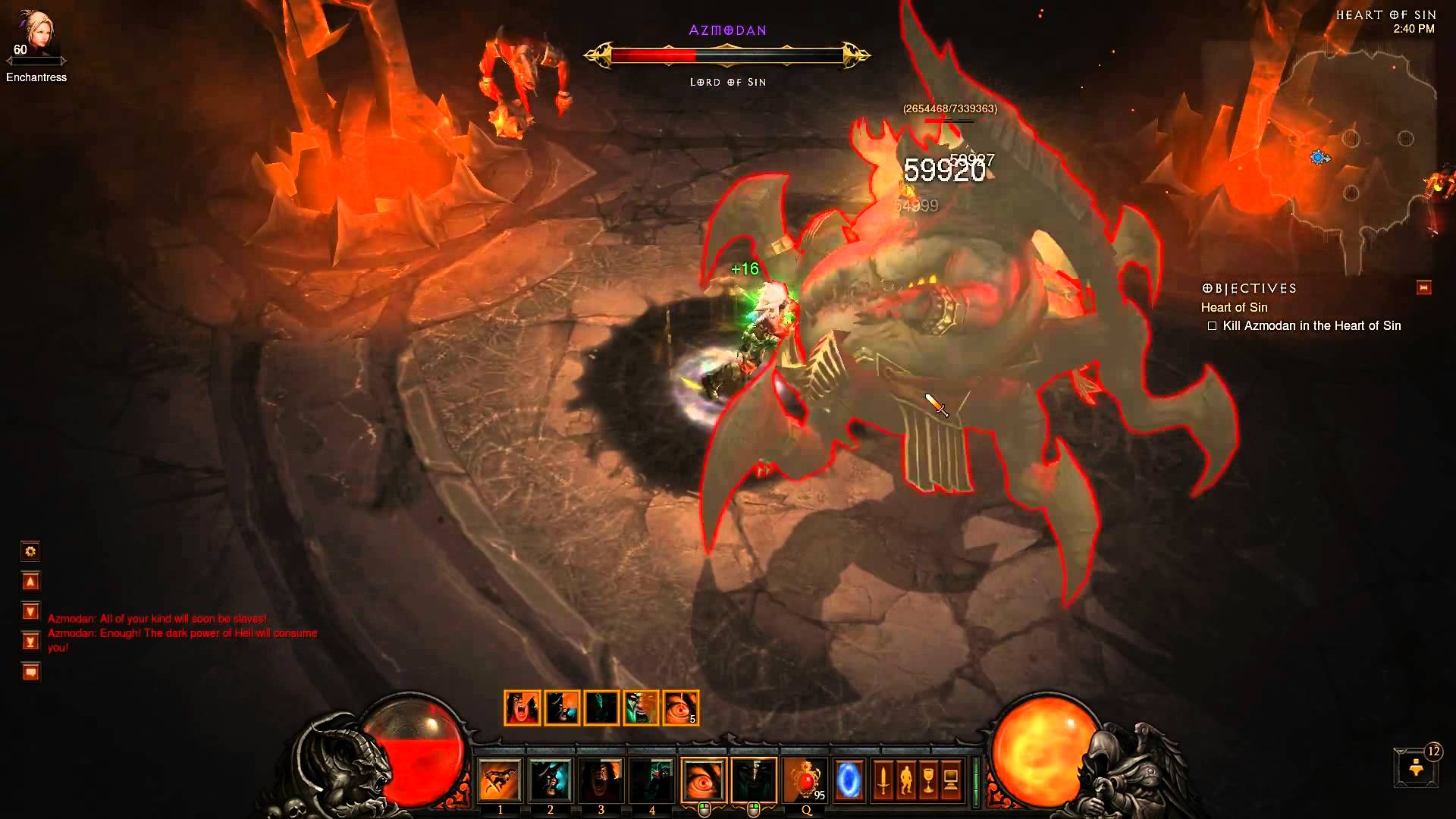
Task: Open the skills menu sword icon
Action: point(883,780)
